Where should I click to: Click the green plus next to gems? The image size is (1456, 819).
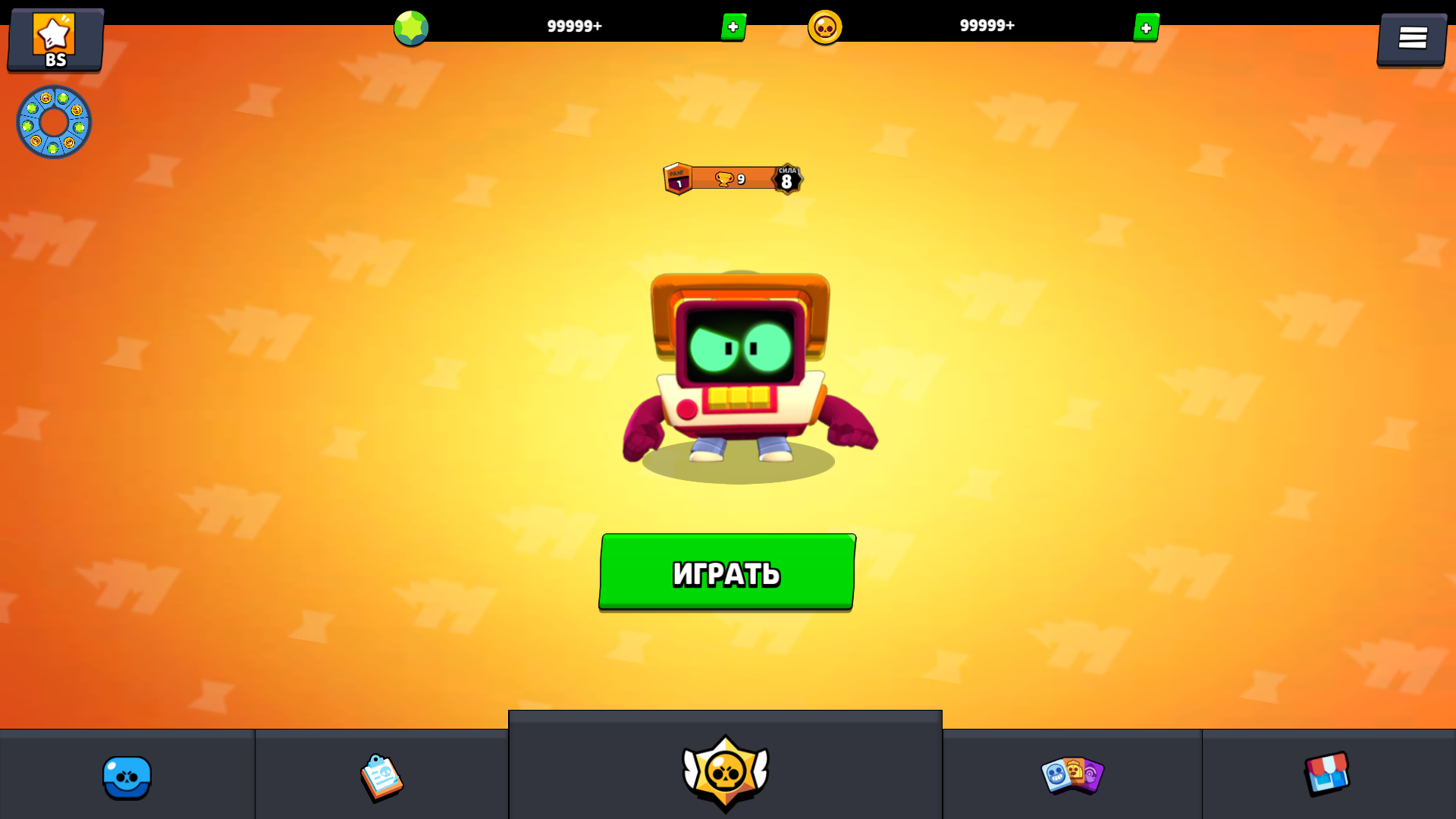pos(732,28)
